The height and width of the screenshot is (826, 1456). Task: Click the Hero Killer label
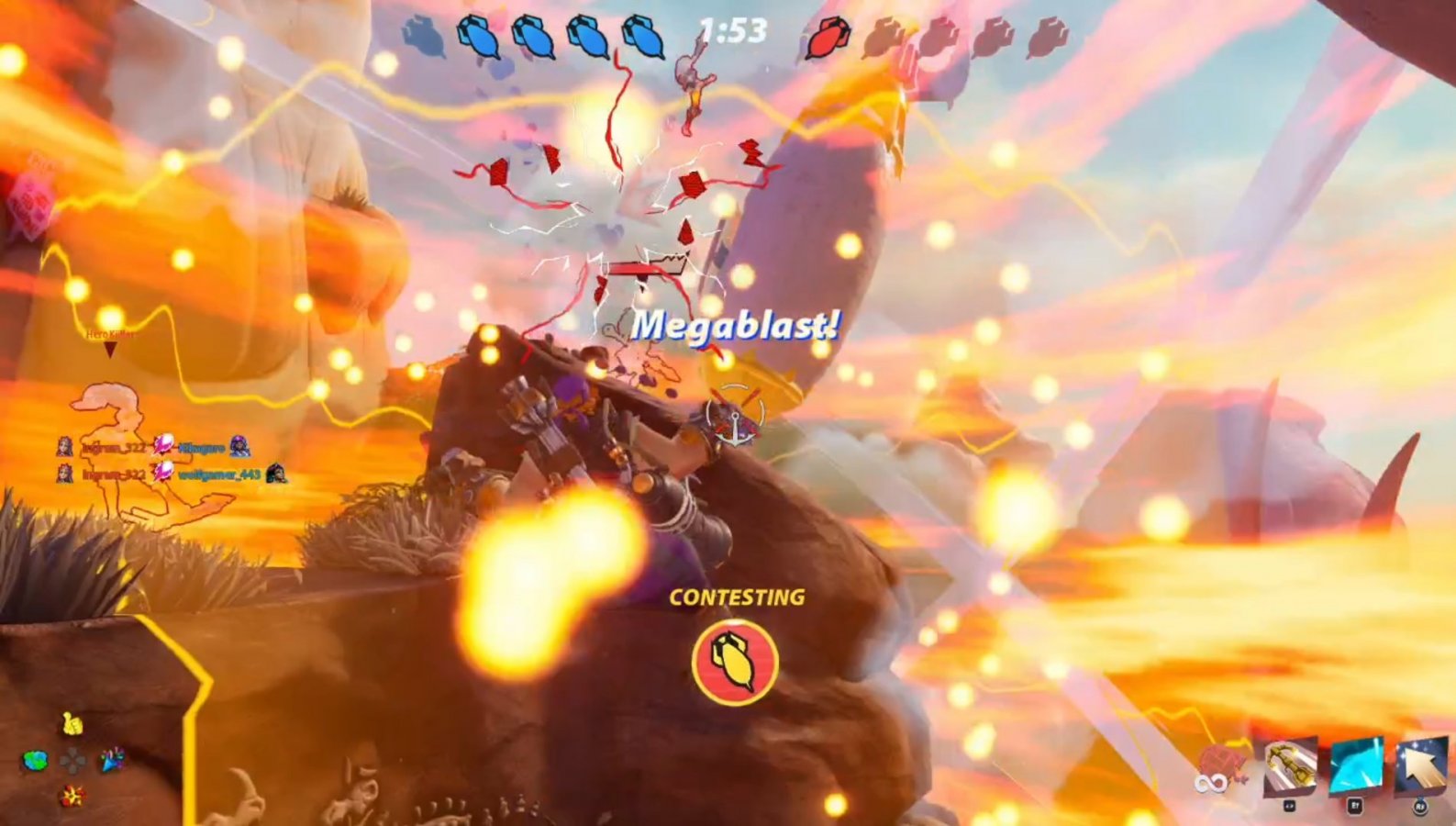point(108,334)
